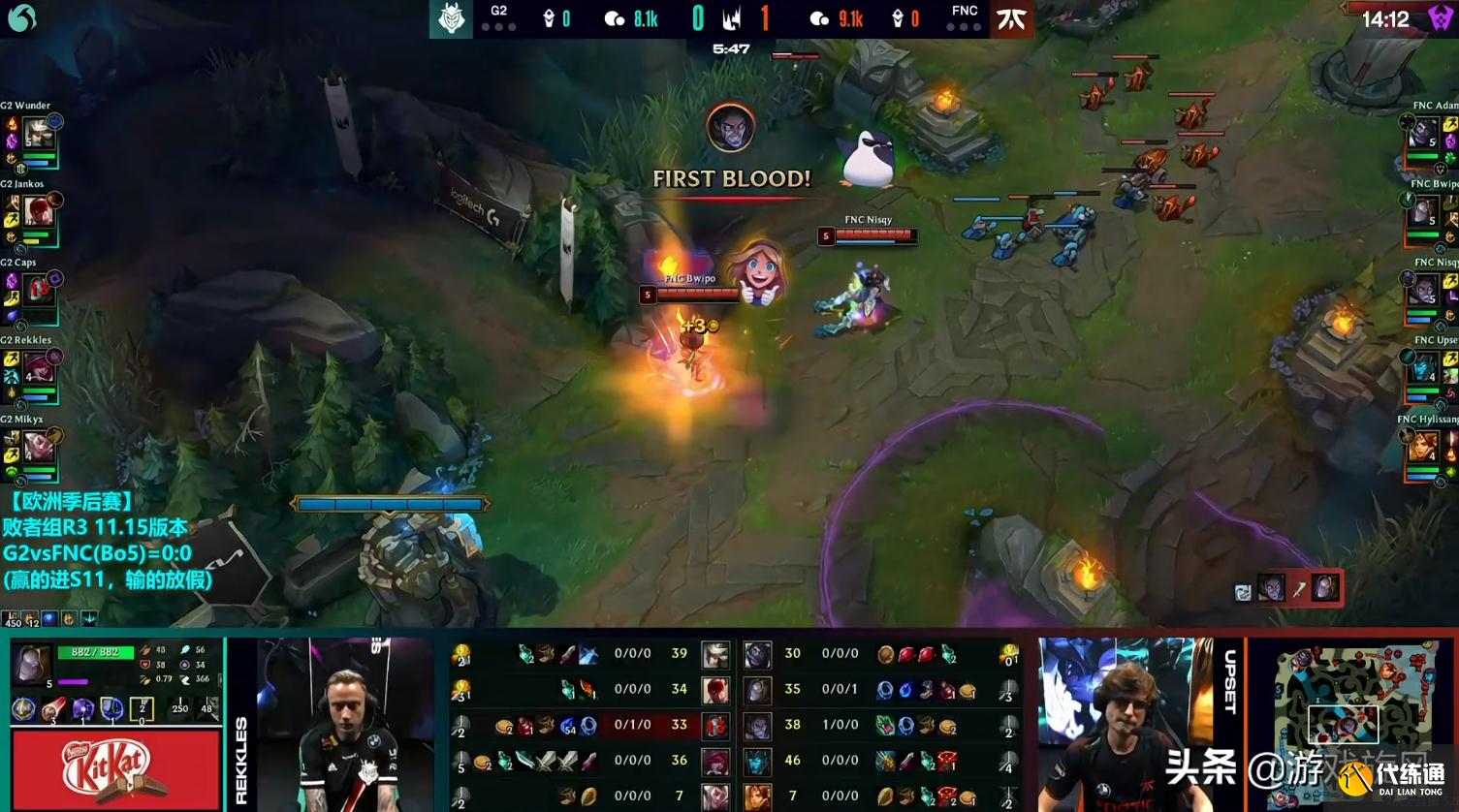Open the REKKLES player webcam panel
This screenshot has width=1459, height=812.
(x=339, y=722)
